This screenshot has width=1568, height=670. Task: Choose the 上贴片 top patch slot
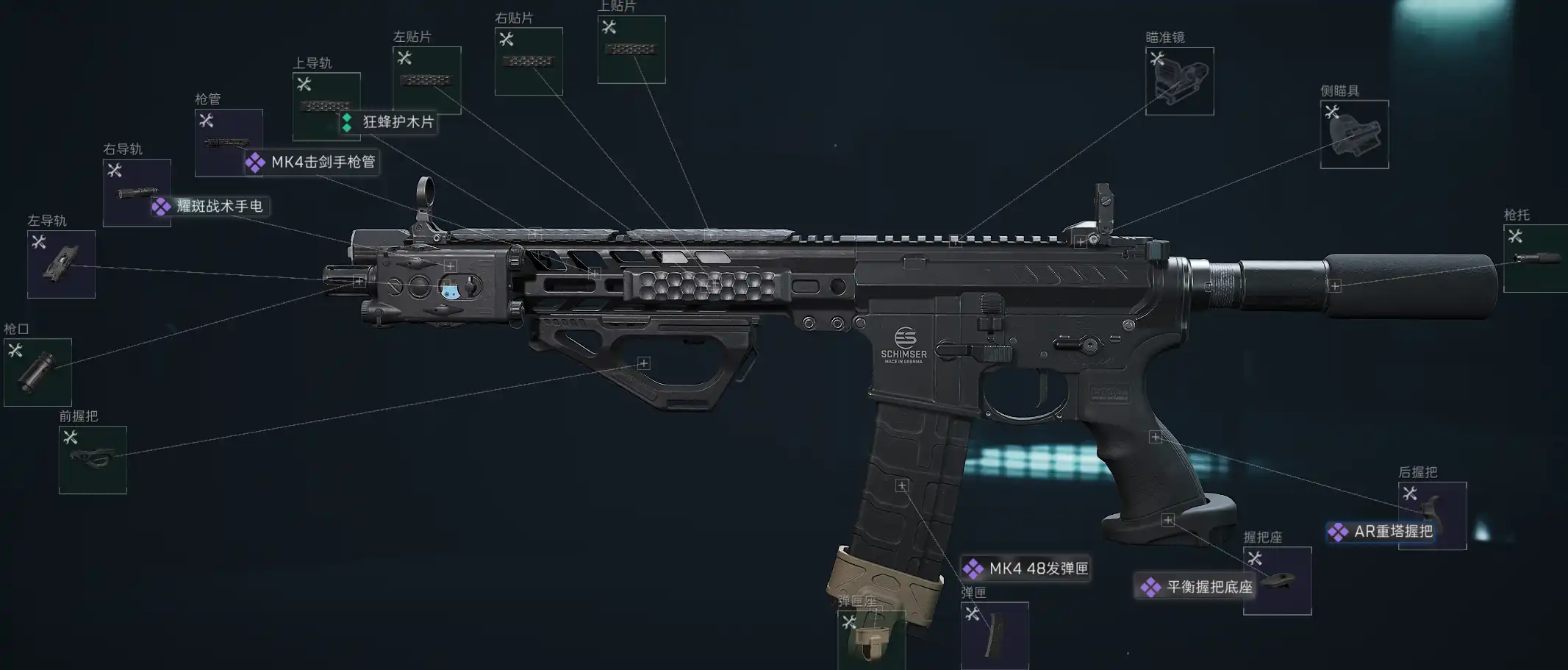coord(631,49)
